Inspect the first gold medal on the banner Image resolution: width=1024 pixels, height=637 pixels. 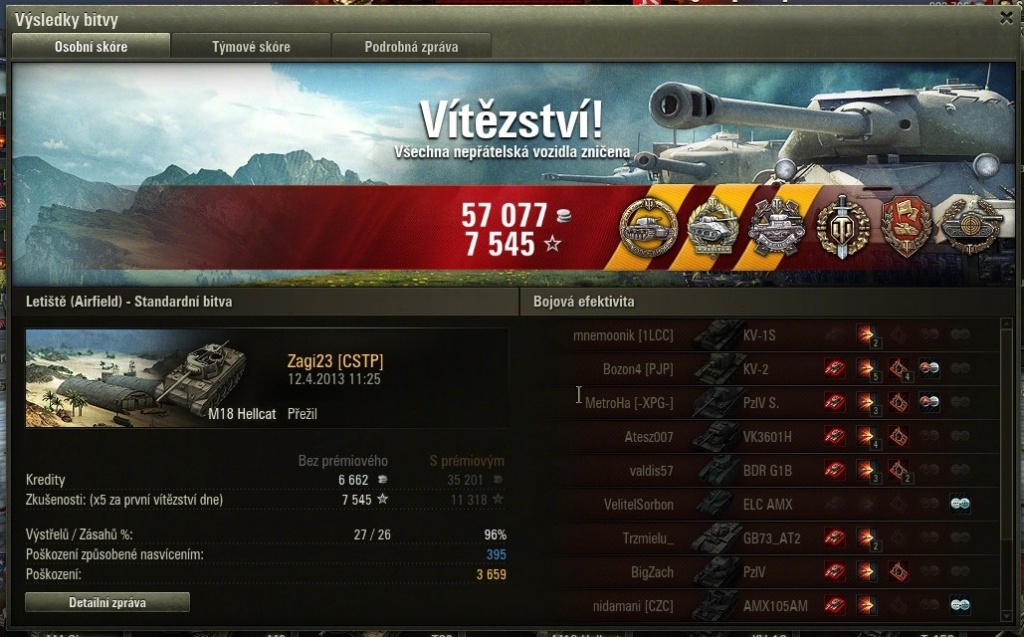pos(648,228)
